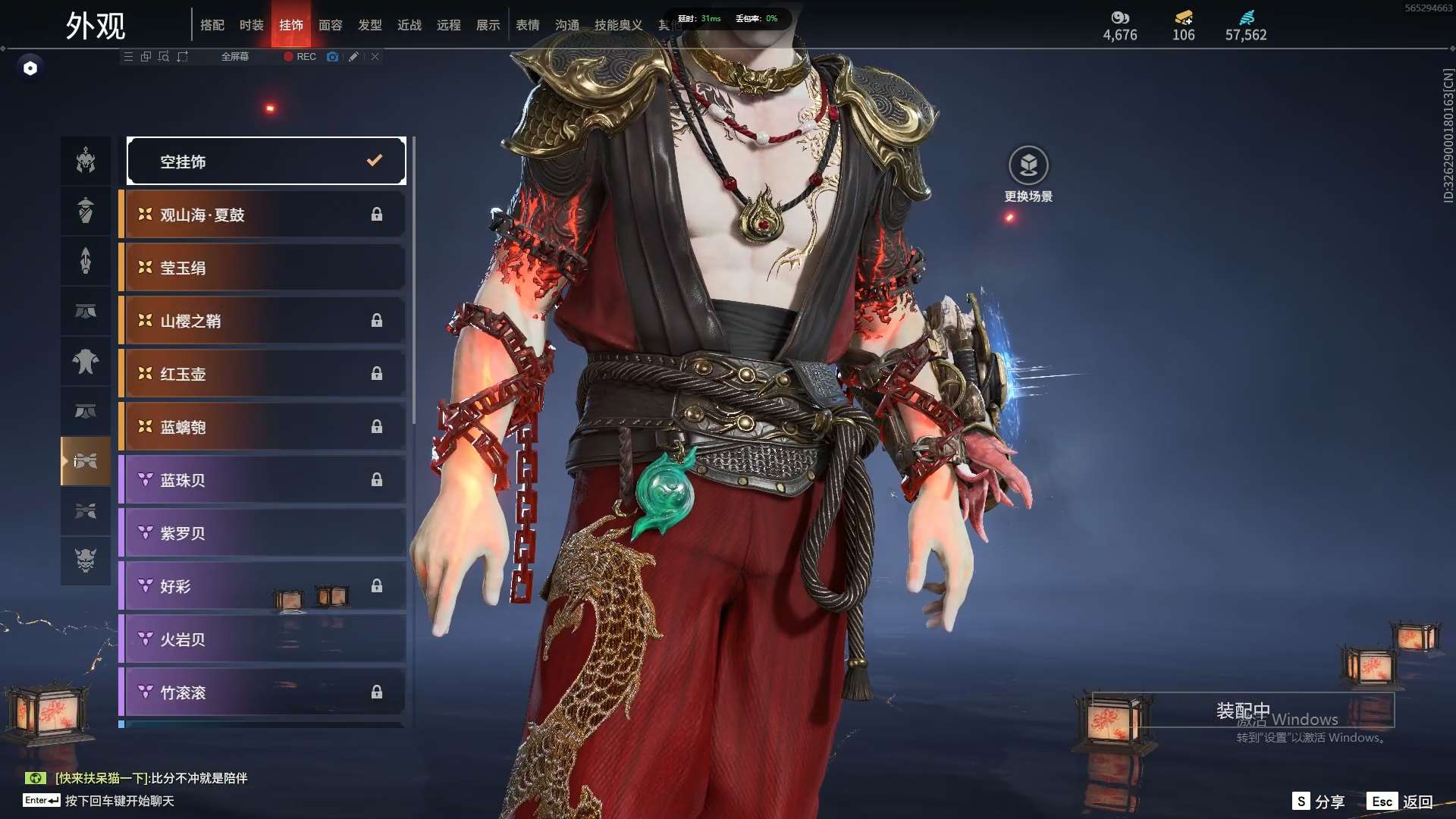Switch to the 发型 tab
The image size is (1456, 819).
(369, 25)
